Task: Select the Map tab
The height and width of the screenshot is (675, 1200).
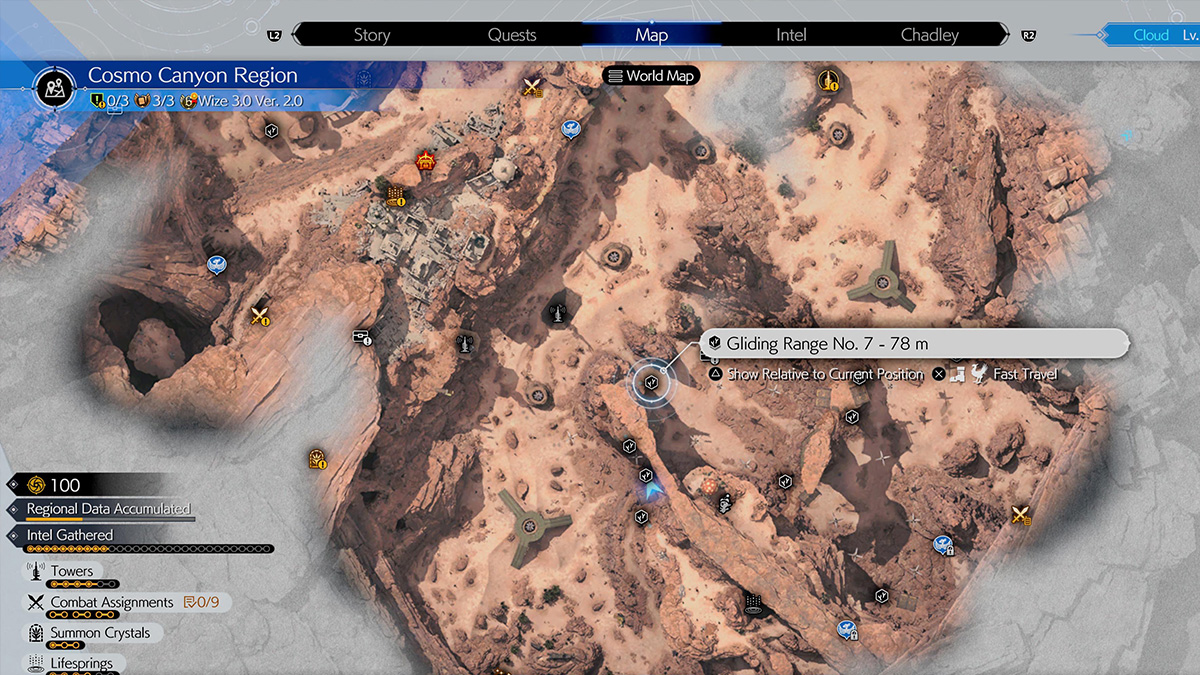Action: click(x=651, y=35)
